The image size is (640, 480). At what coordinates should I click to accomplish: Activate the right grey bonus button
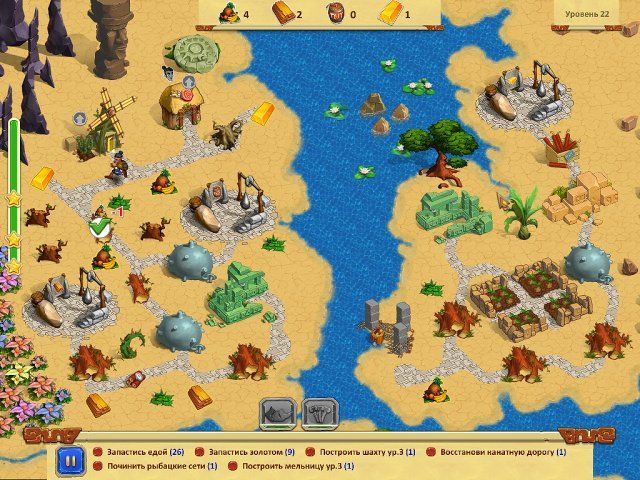click(319, 412)
